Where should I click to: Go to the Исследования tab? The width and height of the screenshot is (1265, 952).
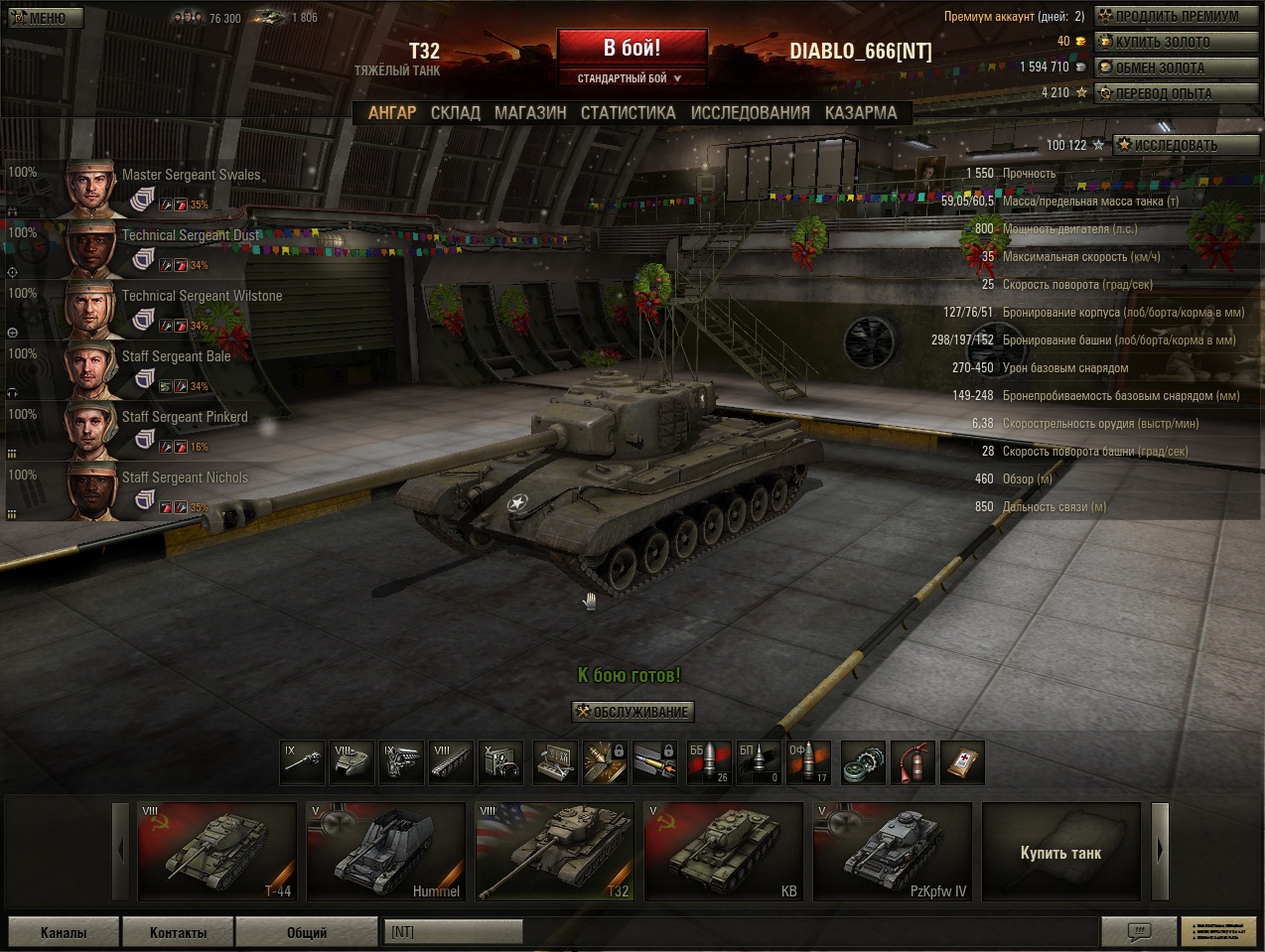[750, 113]
